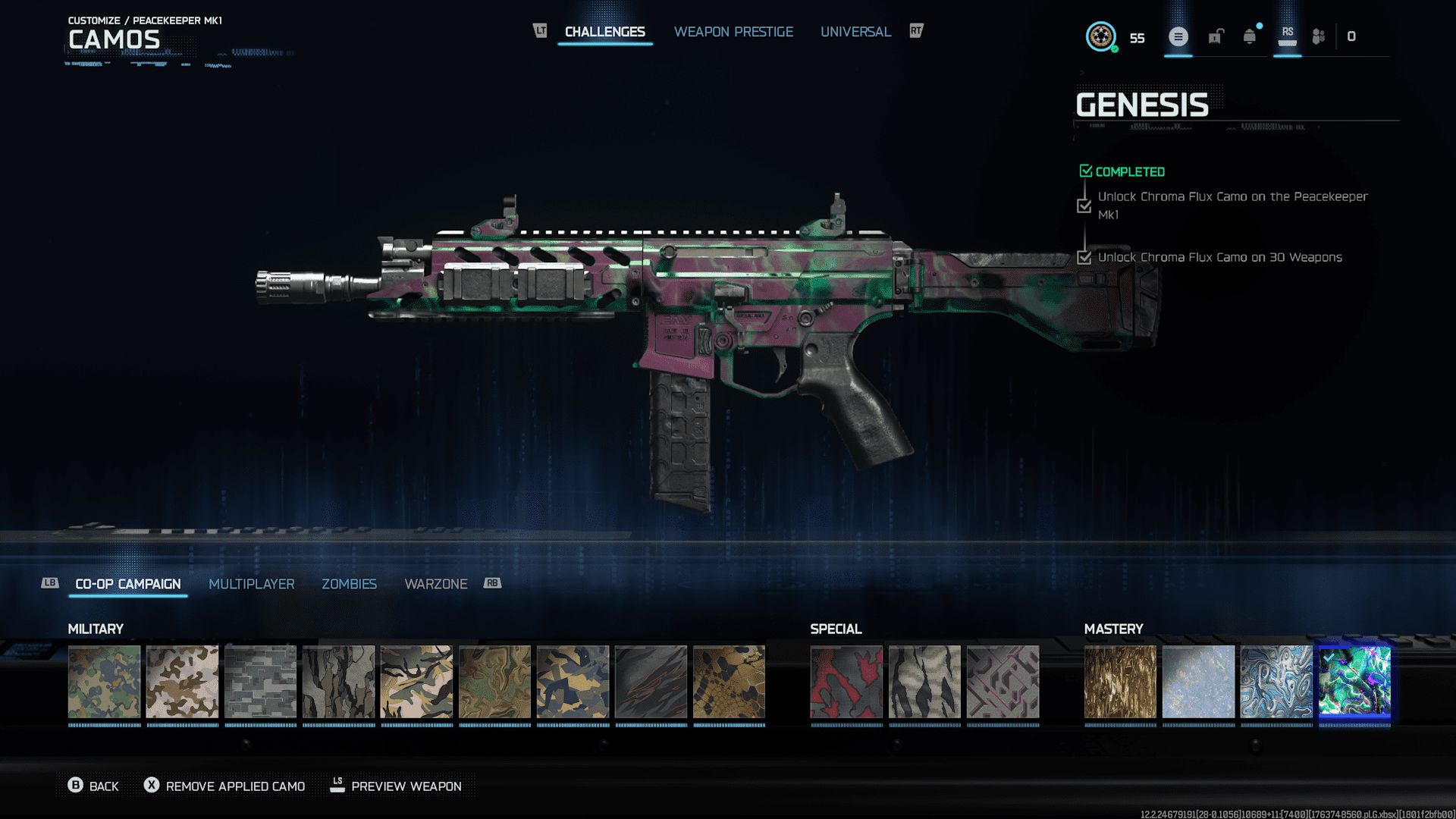Click Remove Applied Camo

point(224,786)
